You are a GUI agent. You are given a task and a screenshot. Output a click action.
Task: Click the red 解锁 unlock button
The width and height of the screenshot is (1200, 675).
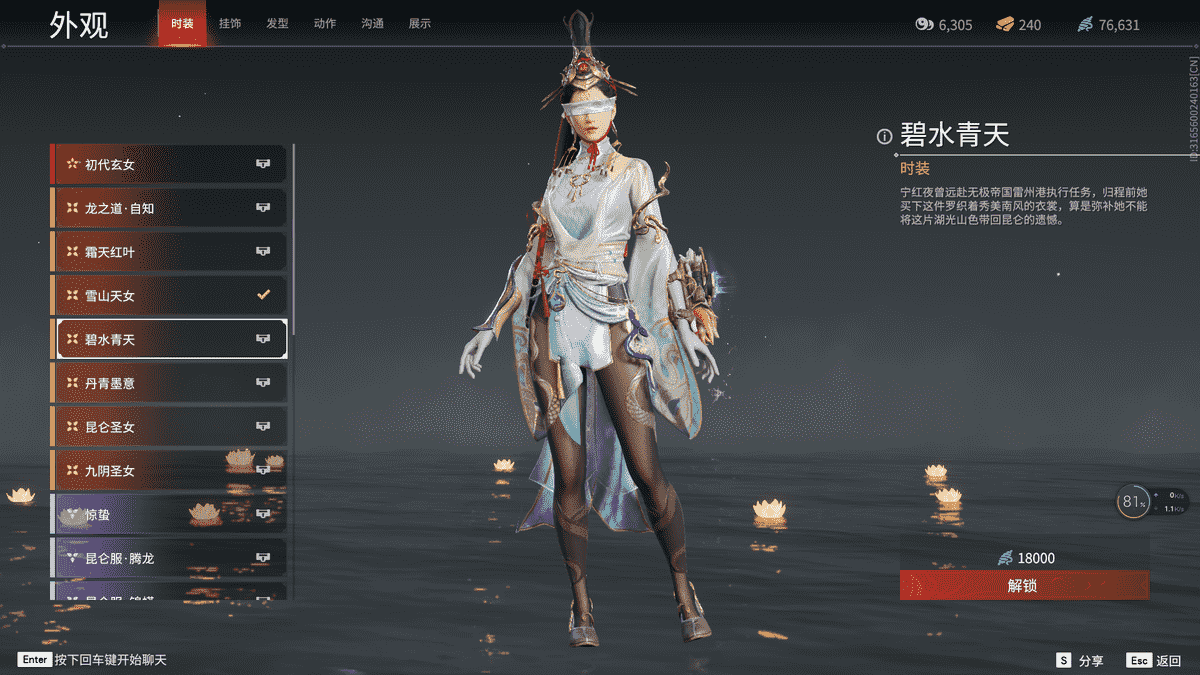pos(1024,585)
